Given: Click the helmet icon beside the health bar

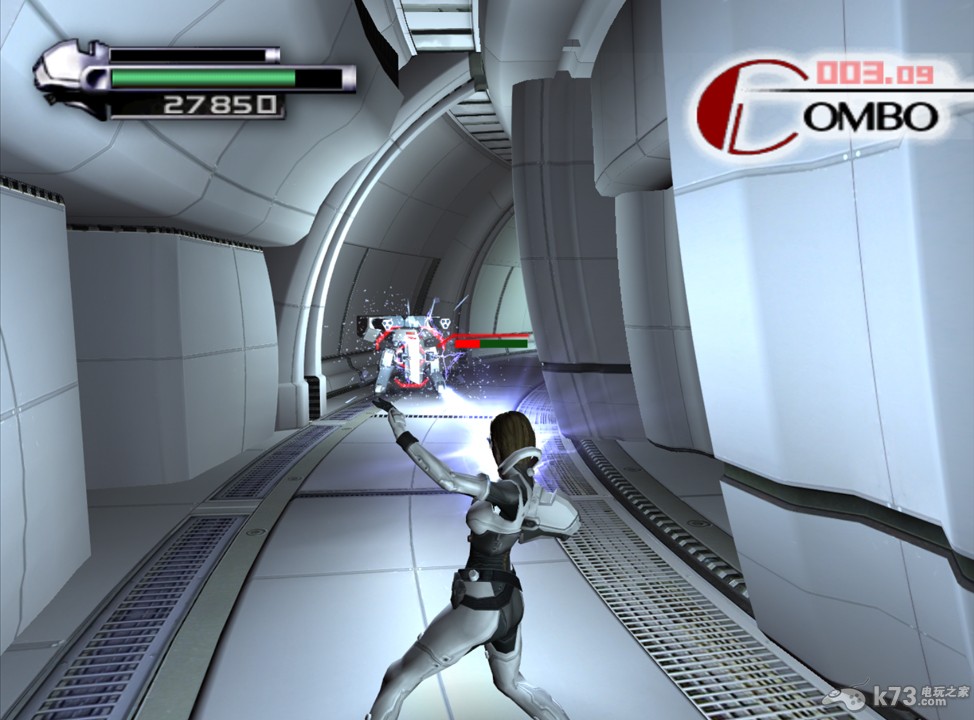Looking at the screenshot, I should coord(70,77).
